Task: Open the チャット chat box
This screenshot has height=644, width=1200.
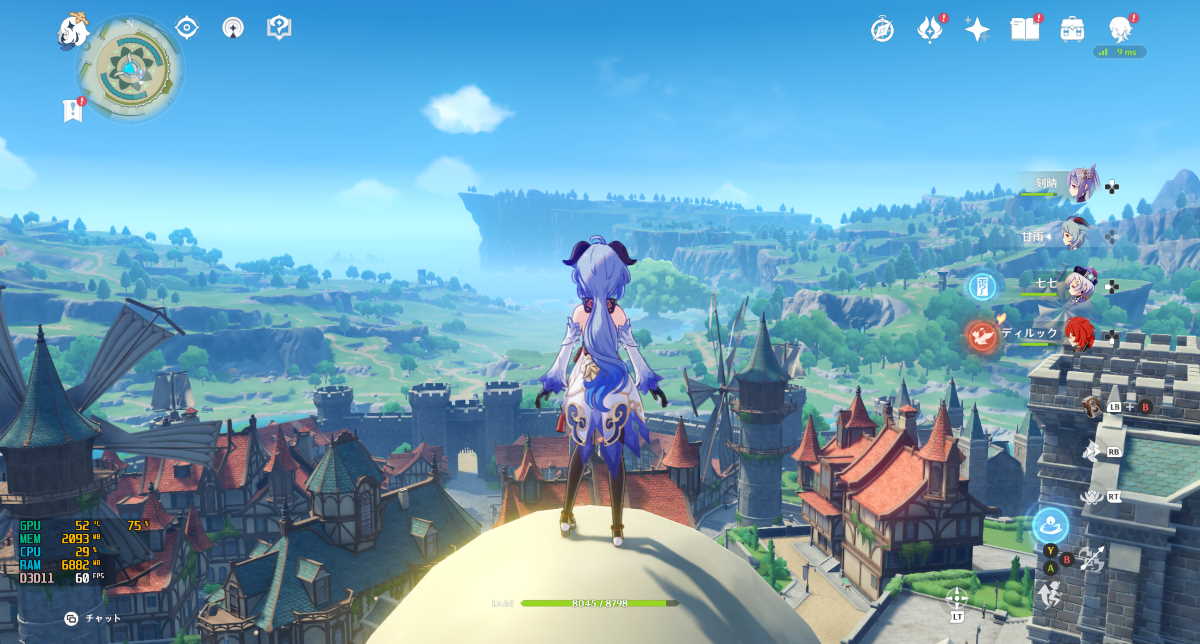Action: [x=93, y=618]
